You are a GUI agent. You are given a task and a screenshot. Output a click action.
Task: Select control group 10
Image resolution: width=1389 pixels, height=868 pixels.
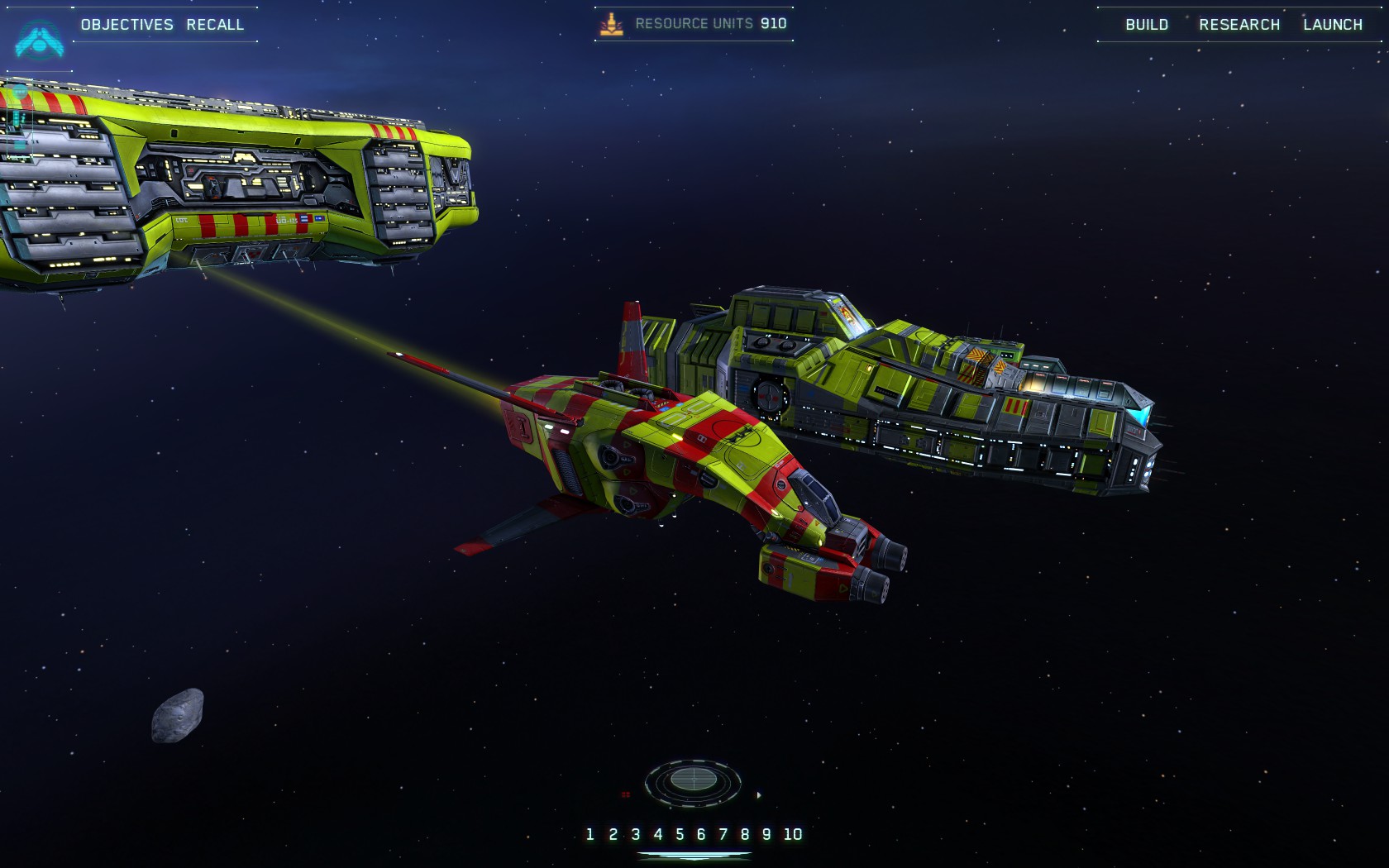click(x=793, y=834)
